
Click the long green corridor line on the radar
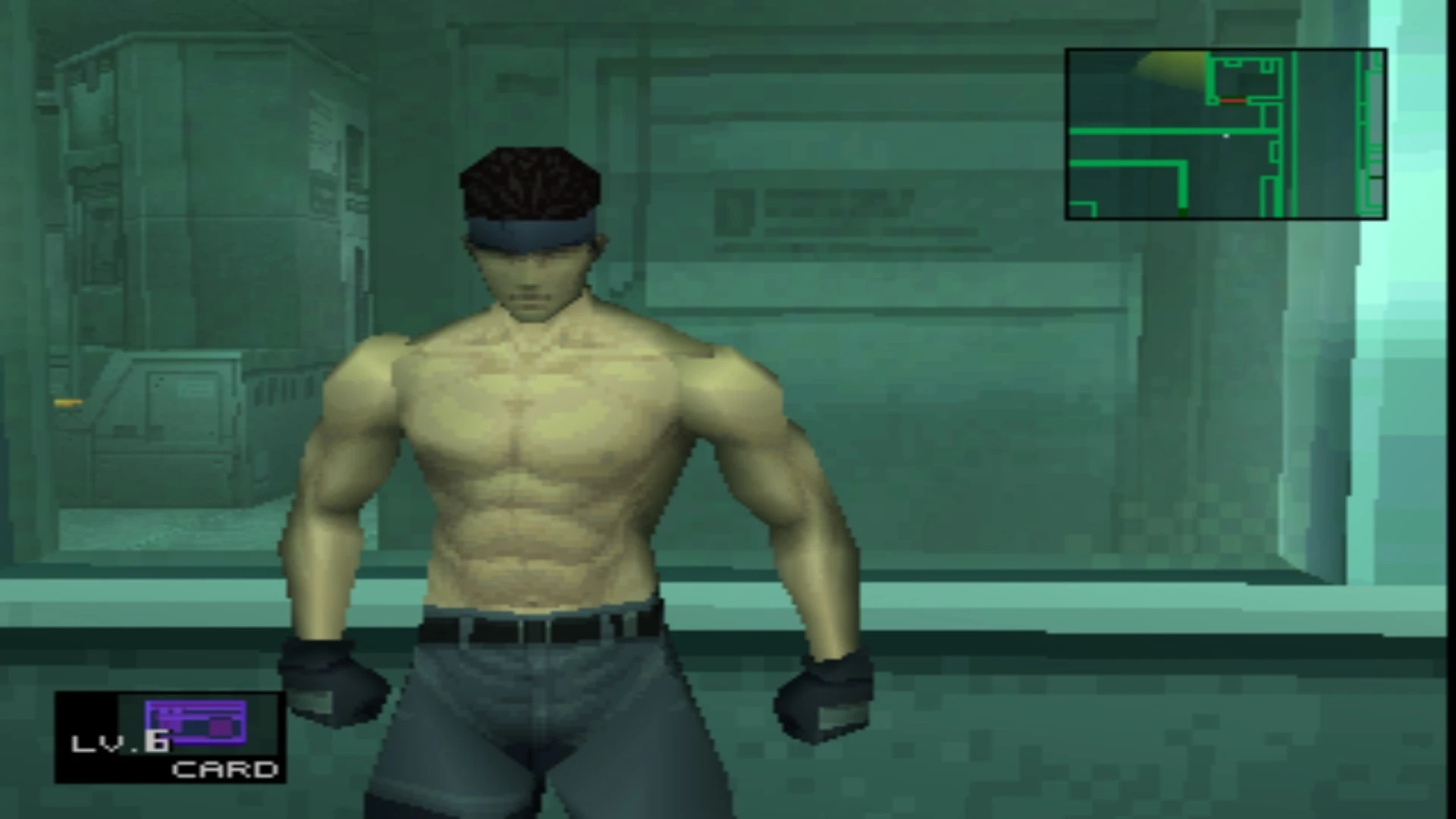(x=1137, y=130)
